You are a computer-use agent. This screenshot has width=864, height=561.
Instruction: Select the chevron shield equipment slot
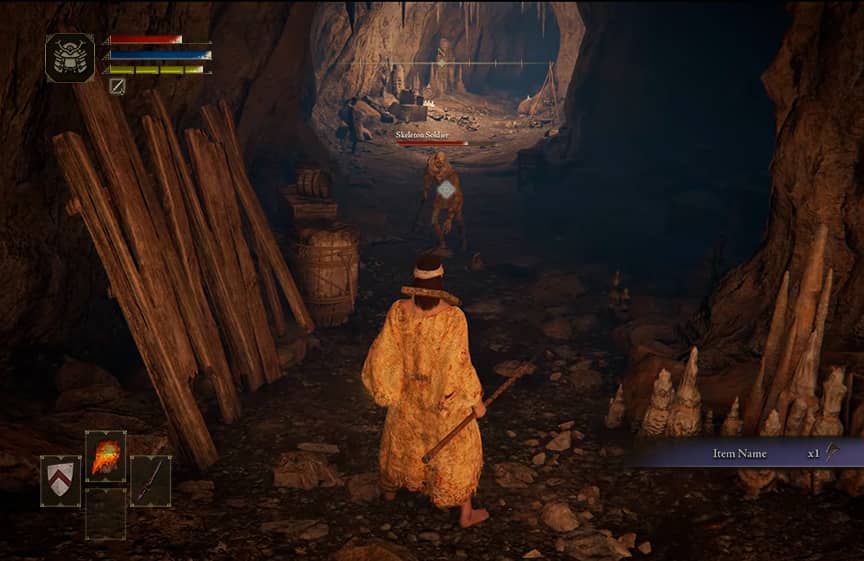click(x=61, y=481)
